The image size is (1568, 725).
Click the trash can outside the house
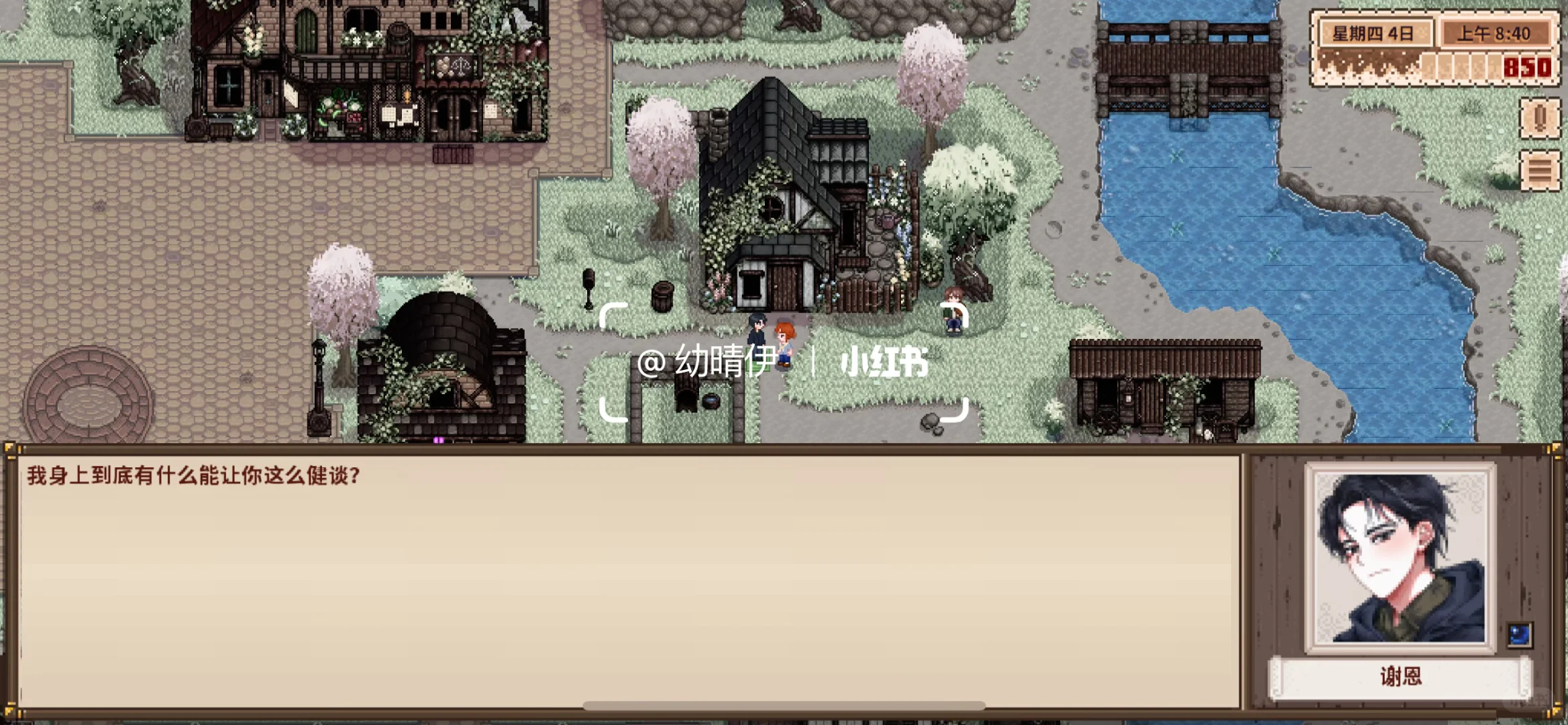pyautogui.click(x=664, y=295)
